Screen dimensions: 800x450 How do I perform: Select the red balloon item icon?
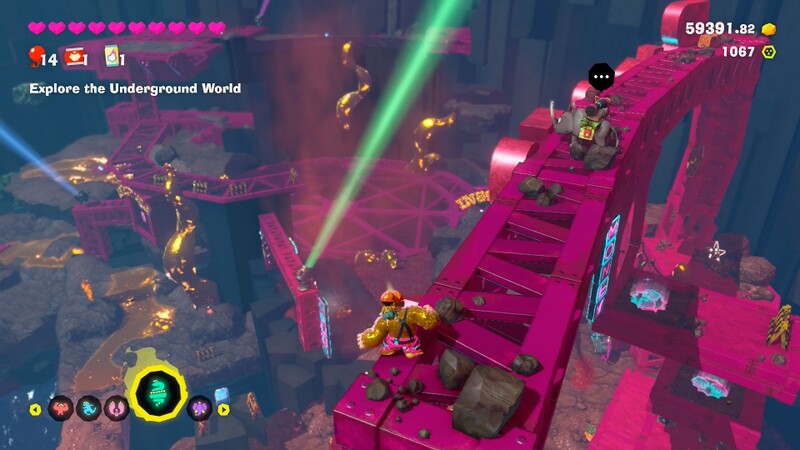point(36,56)
